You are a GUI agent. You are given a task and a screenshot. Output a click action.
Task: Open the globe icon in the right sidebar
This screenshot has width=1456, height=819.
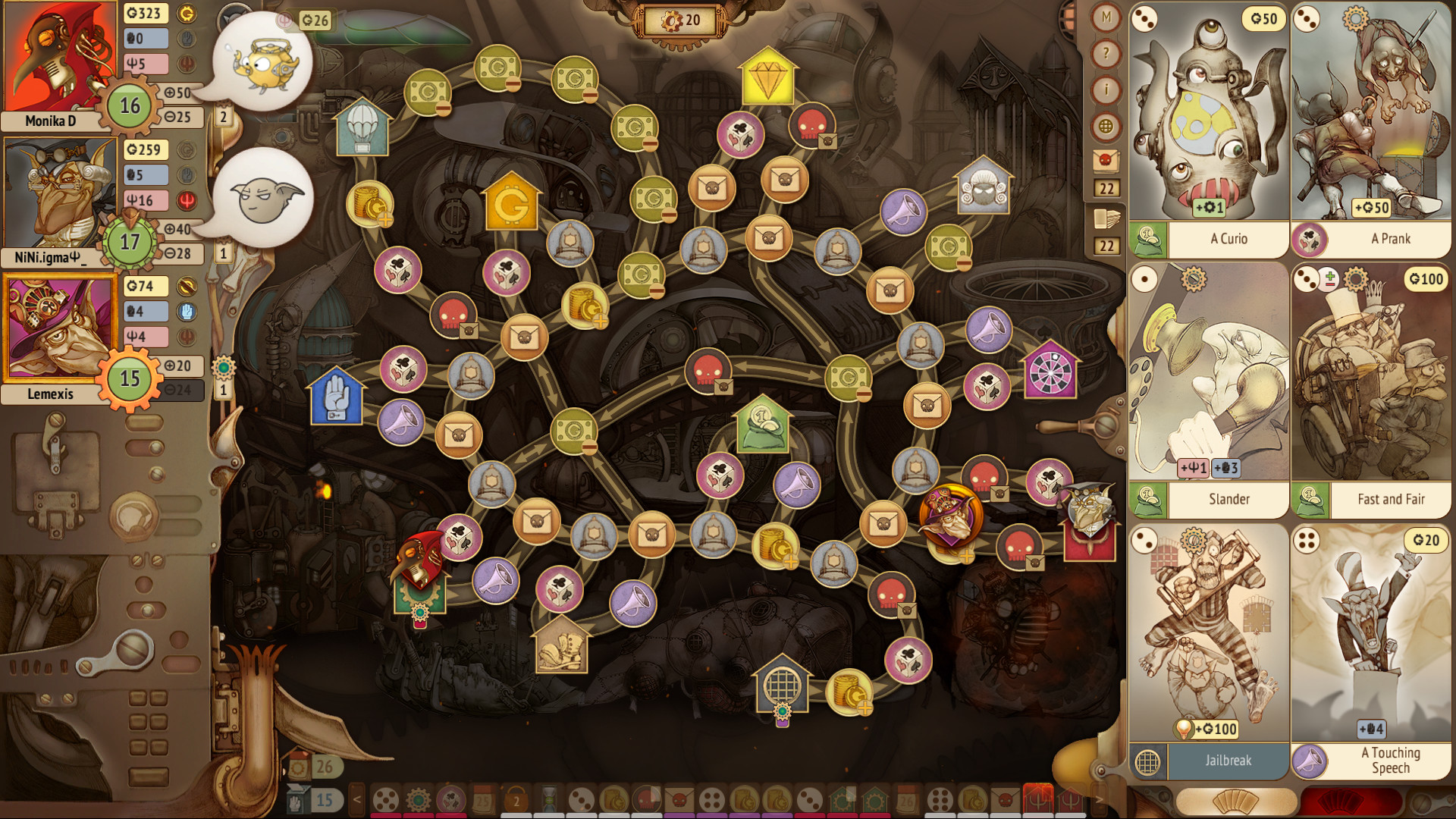click(x=1105, y=126)
